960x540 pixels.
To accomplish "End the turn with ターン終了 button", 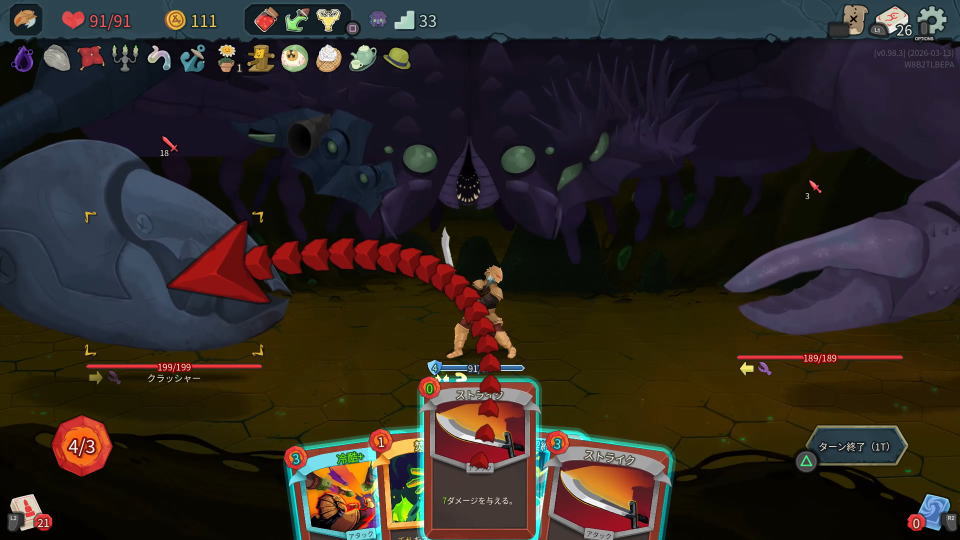I will click(856, 446).
